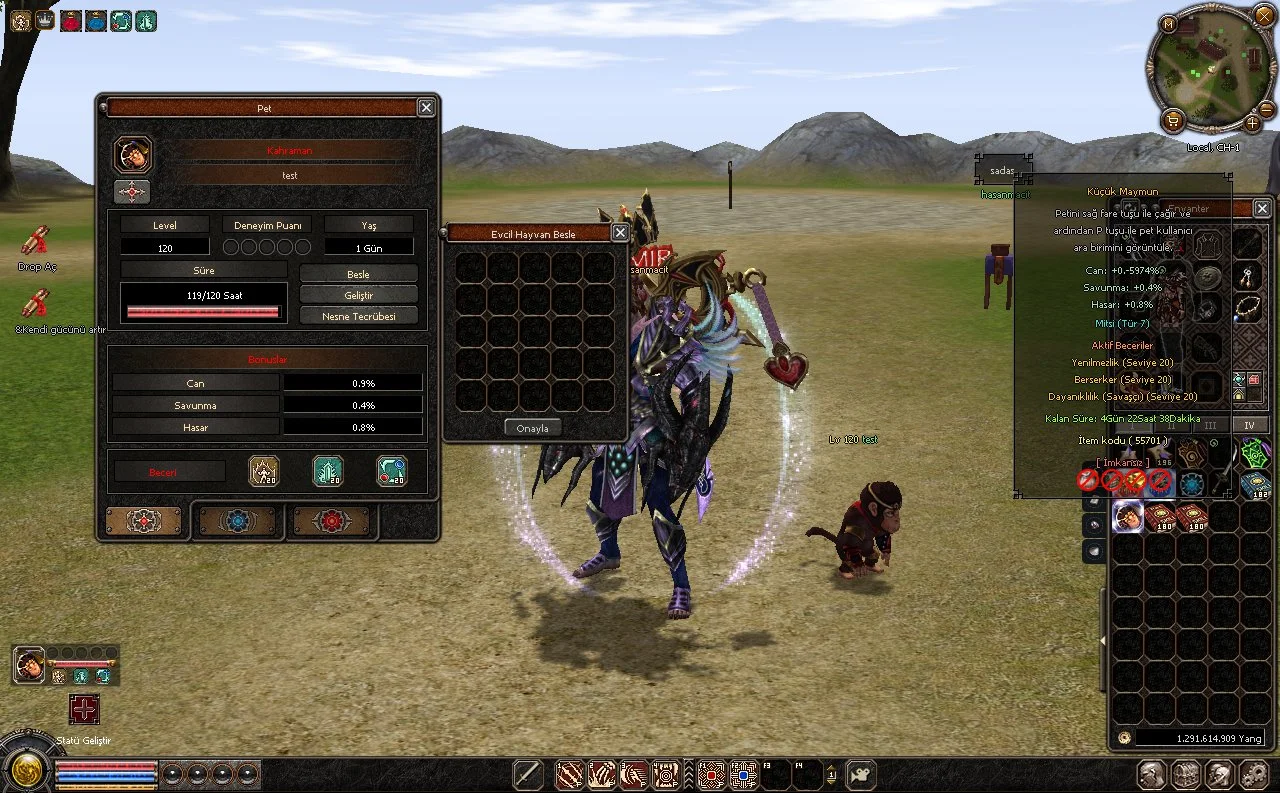Click the Besle button
The width and height of the screenshot is (1280, 793).
[x=359, y=274]
